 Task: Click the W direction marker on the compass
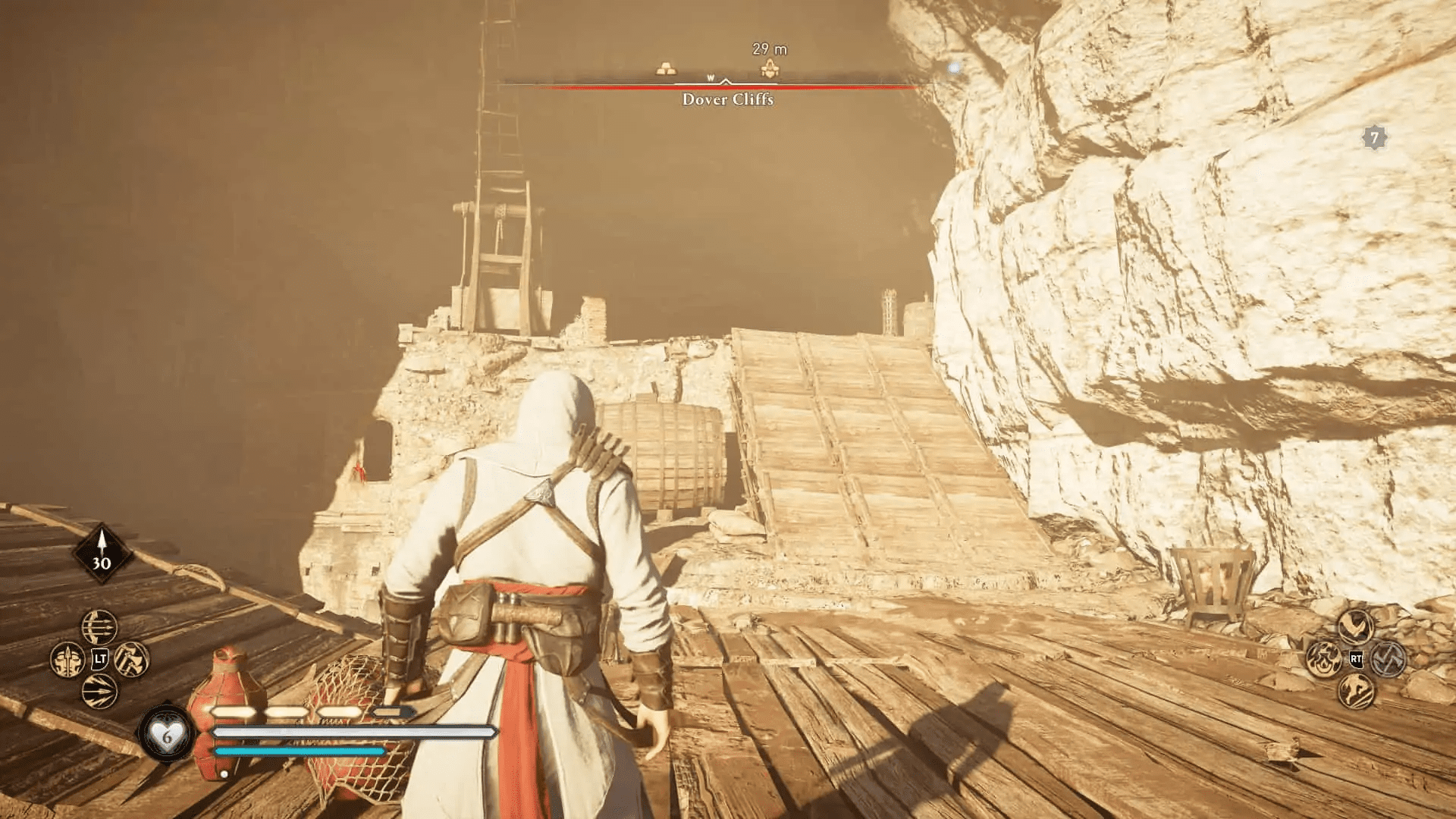coord(711,76)
